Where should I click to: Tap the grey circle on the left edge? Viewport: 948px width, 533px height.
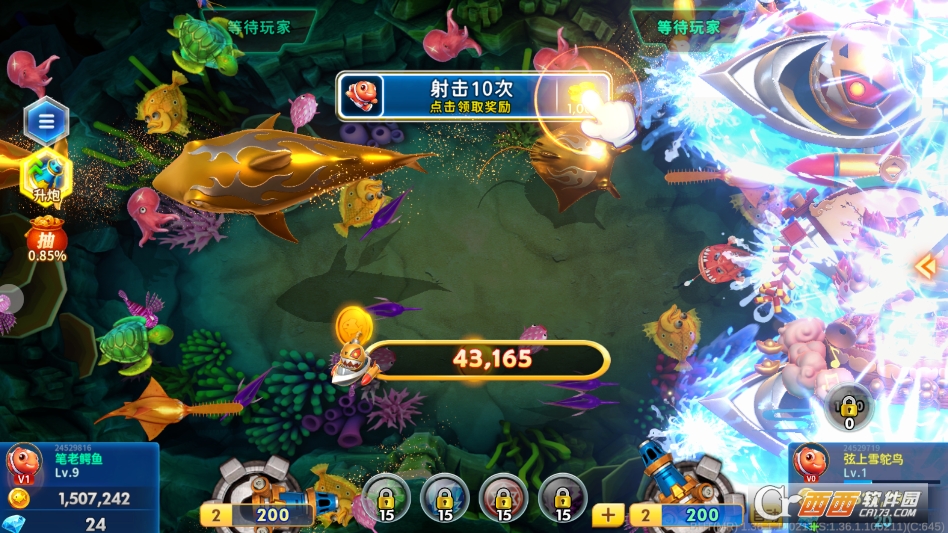tap(8, 299)
